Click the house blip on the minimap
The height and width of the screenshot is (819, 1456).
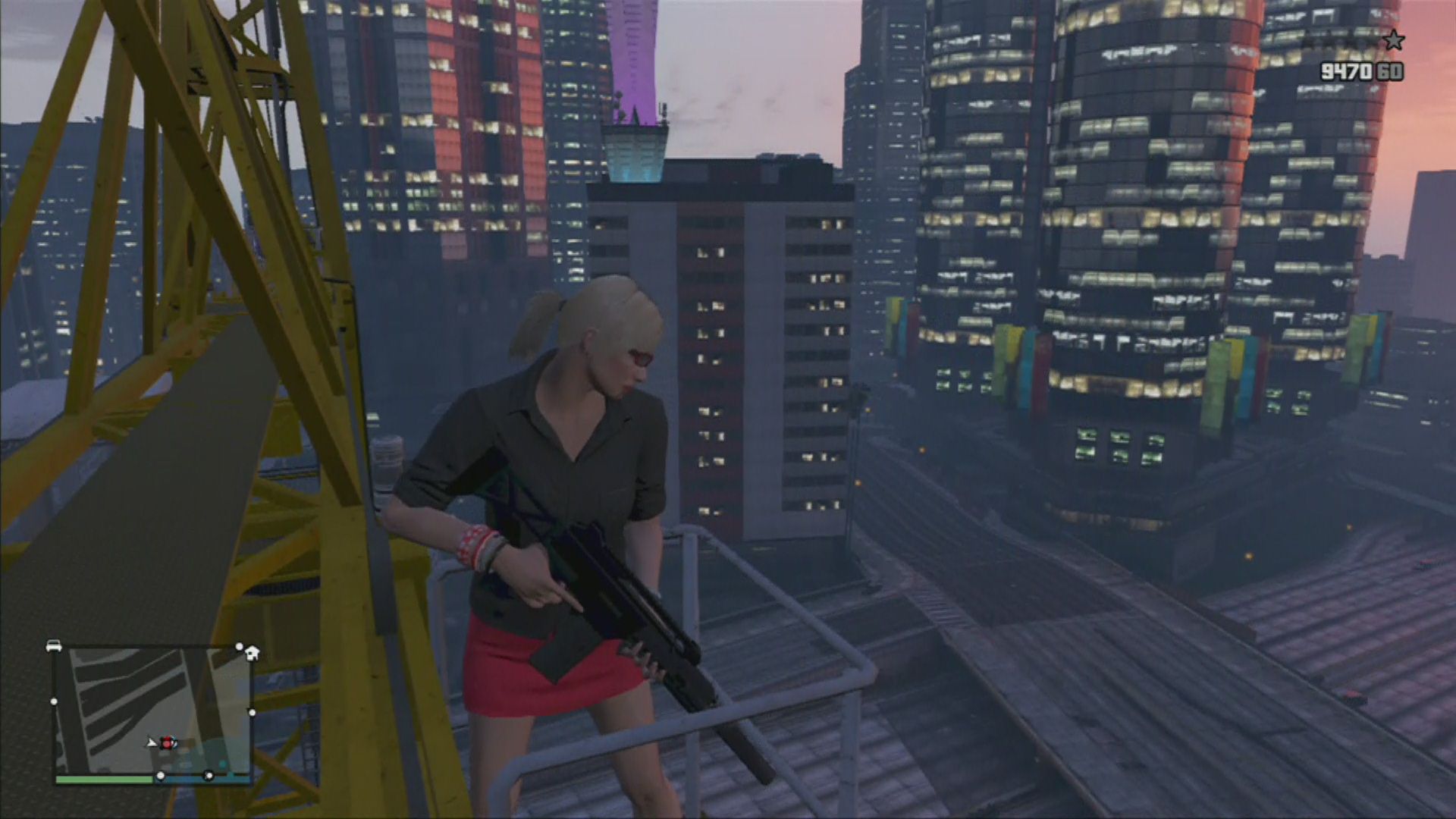point(252,652)
